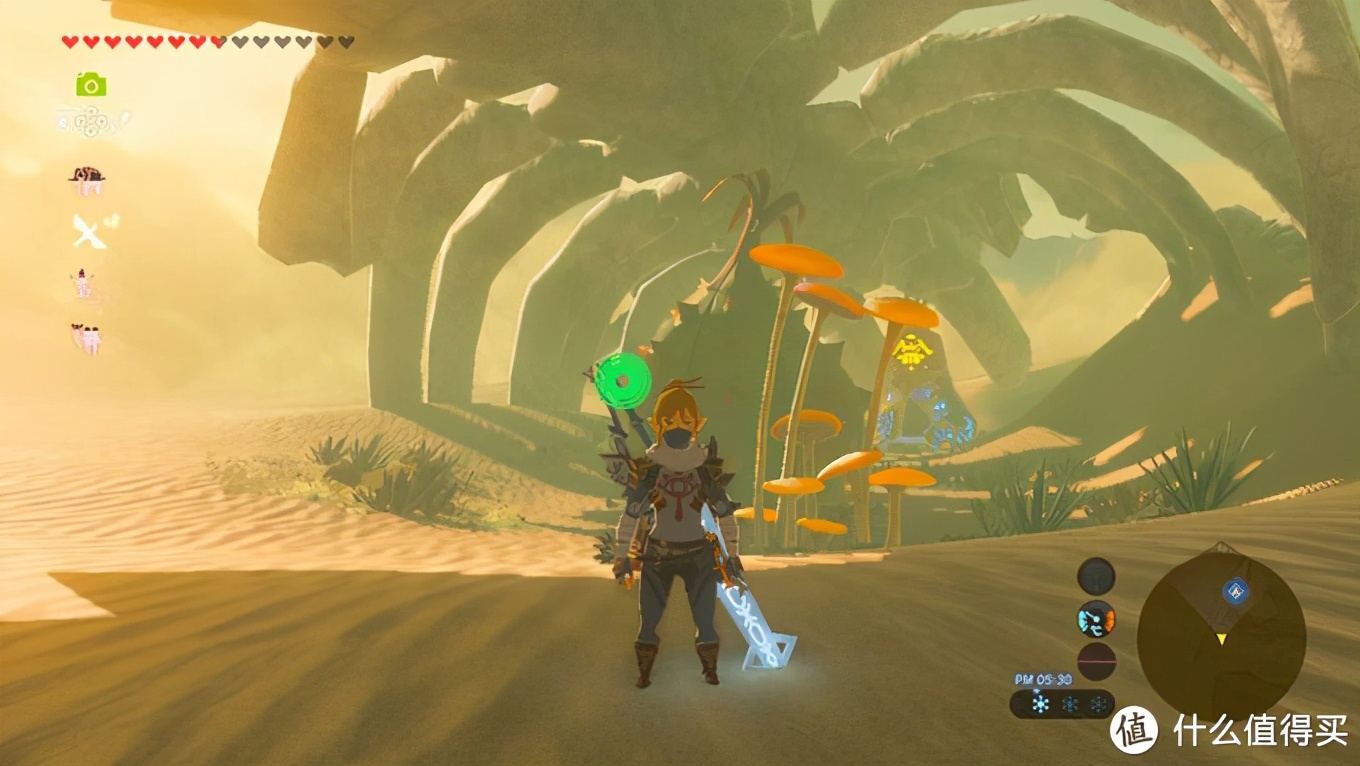Viewport: 1360px width, 766px height.
Task: Click the brightest snowflake in weather forecast
Action: pos(1040,704)
